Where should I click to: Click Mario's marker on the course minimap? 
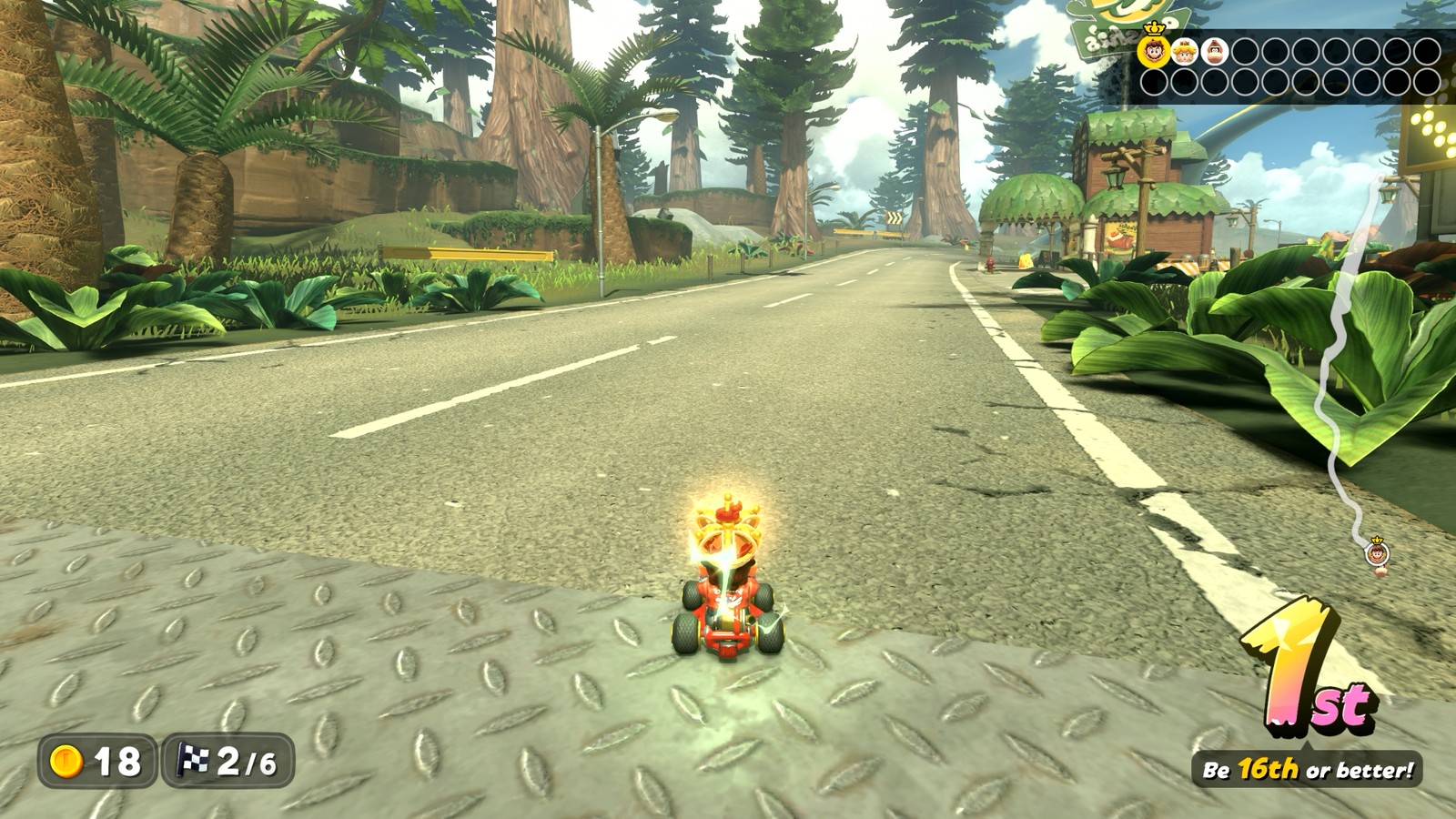[x=1378, y=551]
